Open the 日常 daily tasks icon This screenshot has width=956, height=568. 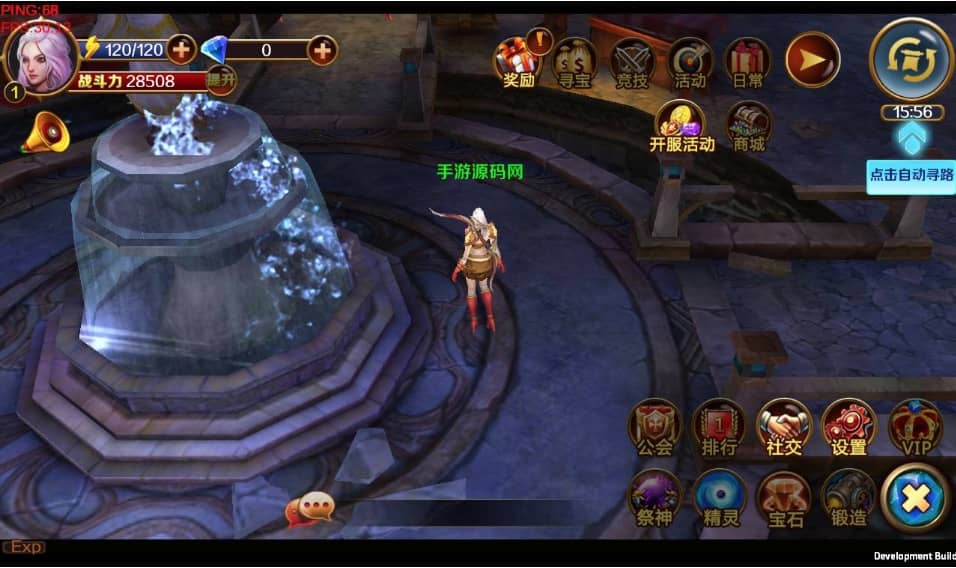747,61
